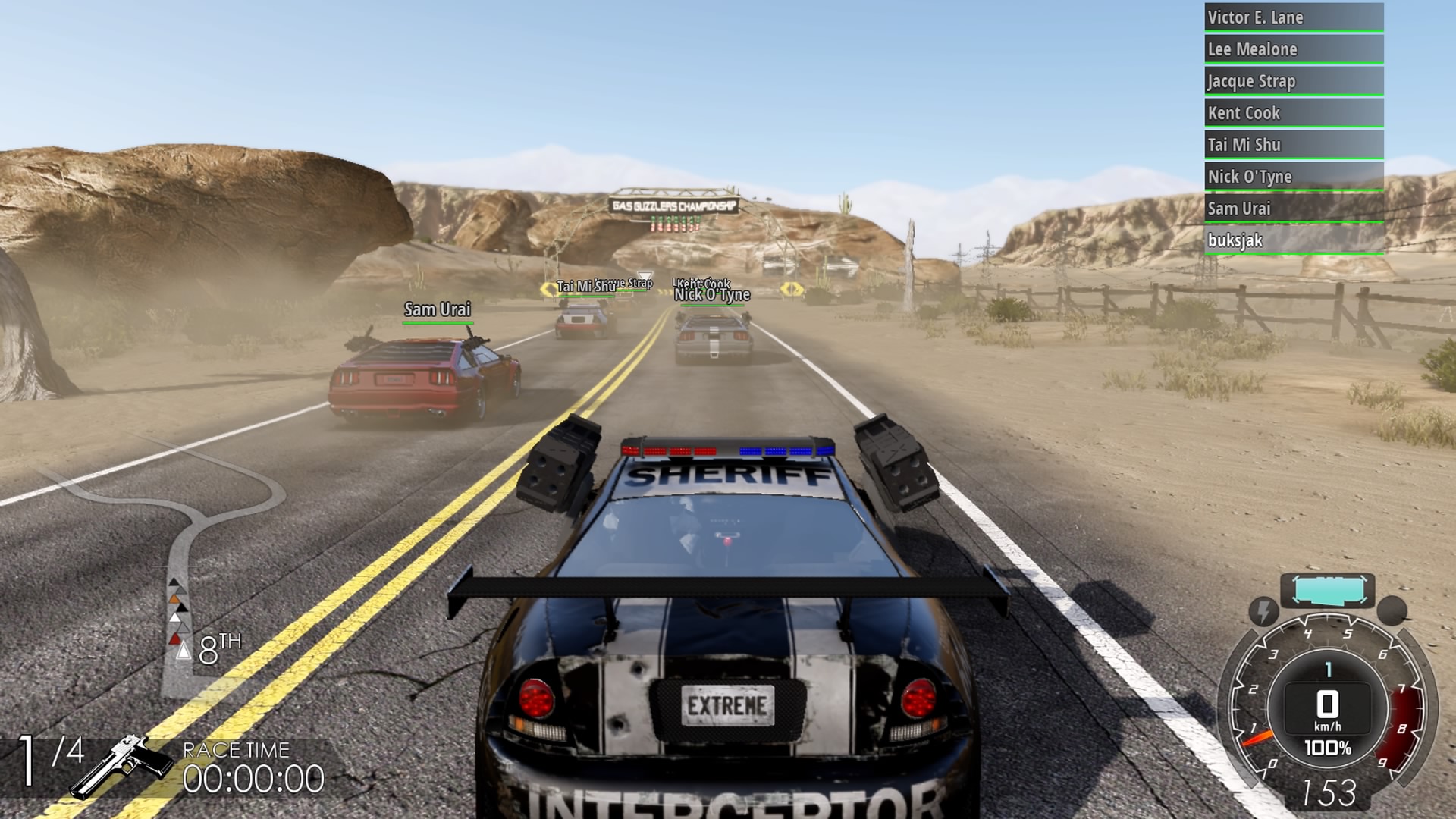Click the cyan car damage indicator
The width and height of the screenshot is (1456, 819).
(1327, 591)
